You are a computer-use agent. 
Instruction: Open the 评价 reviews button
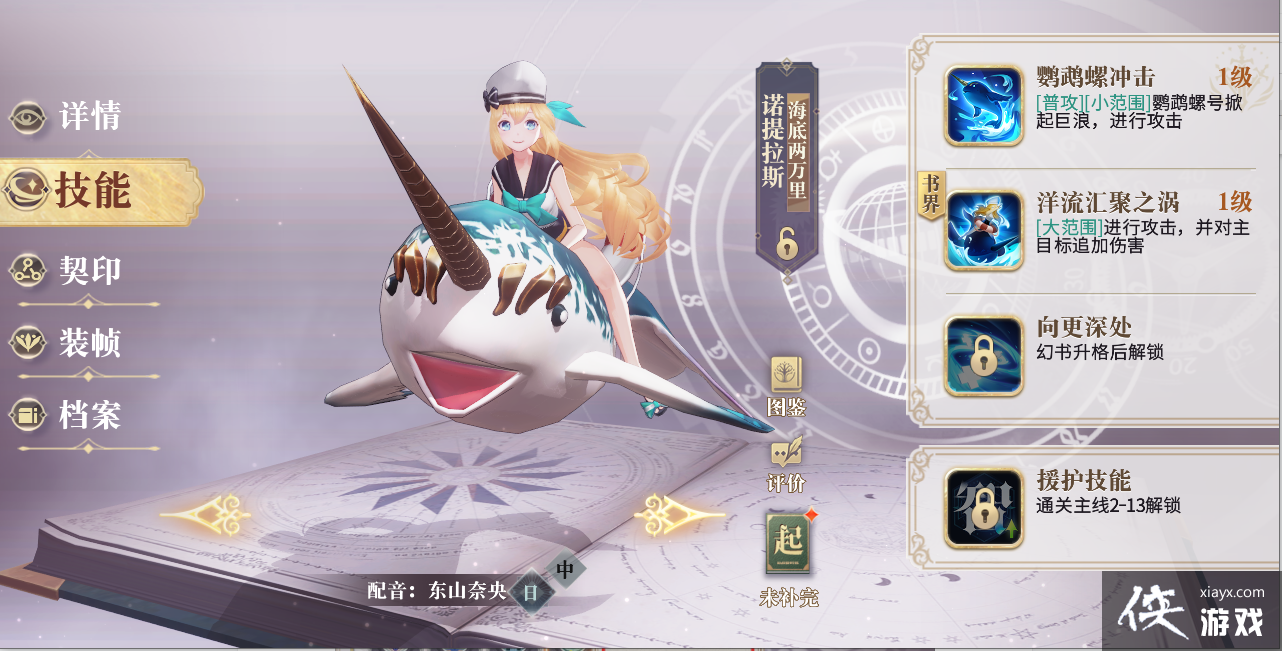(x=786, y=463)
